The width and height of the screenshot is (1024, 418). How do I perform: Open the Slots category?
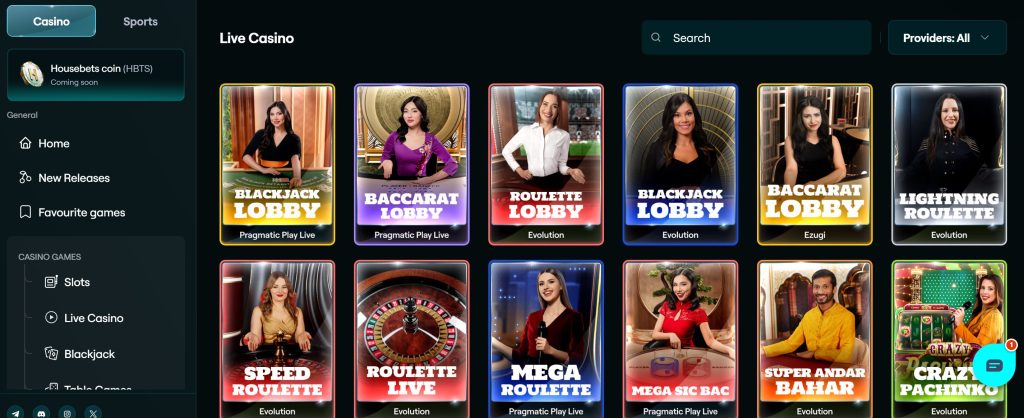(x=76, y=282)
